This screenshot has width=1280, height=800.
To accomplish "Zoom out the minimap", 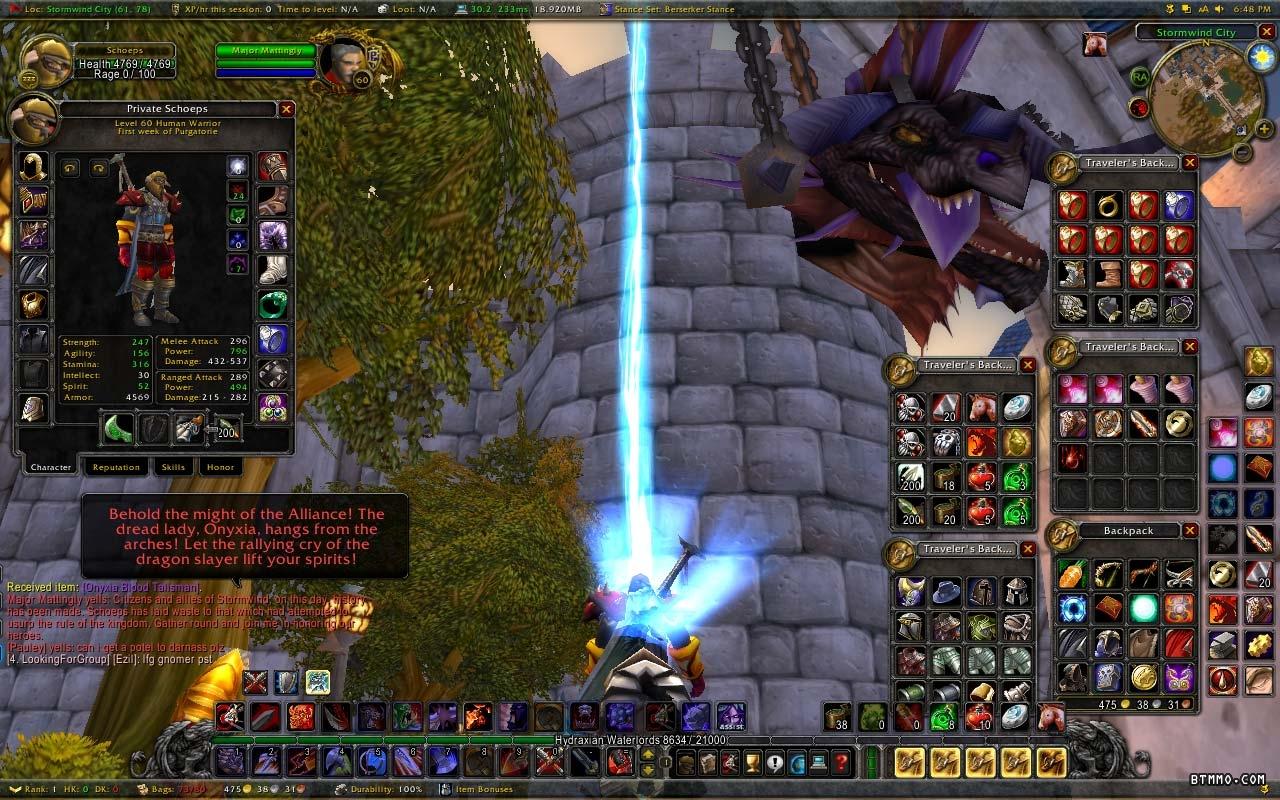I will tap(1241, 153).
